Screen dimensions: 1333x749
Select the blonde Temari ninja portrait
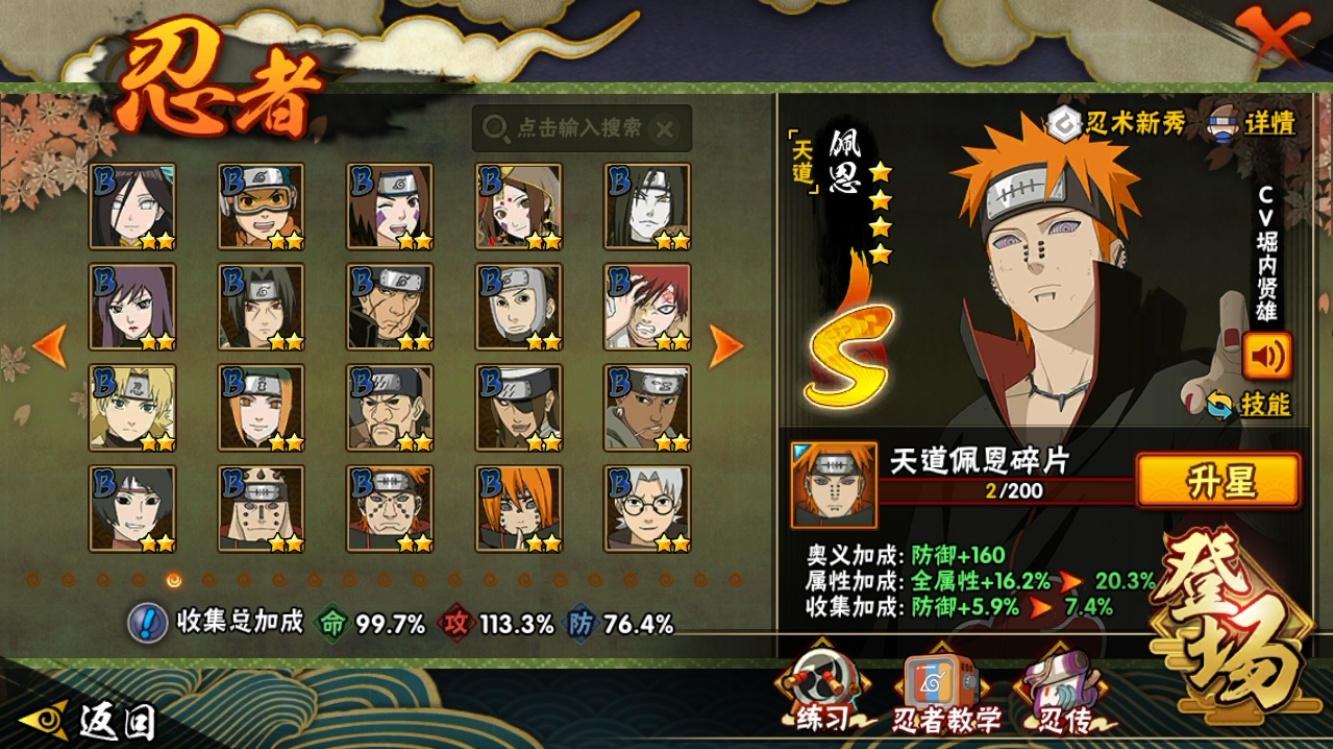pos(132,407)
